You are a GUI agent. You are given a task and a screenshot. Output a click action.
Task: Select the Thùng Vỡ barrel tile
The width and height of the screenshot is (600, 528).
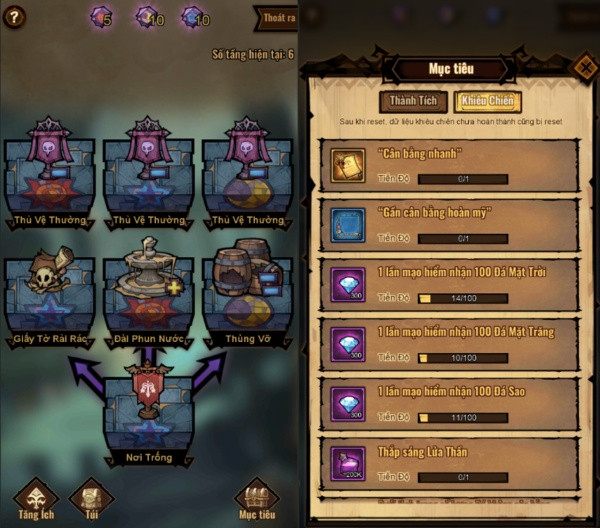click(x=247, y=297)
